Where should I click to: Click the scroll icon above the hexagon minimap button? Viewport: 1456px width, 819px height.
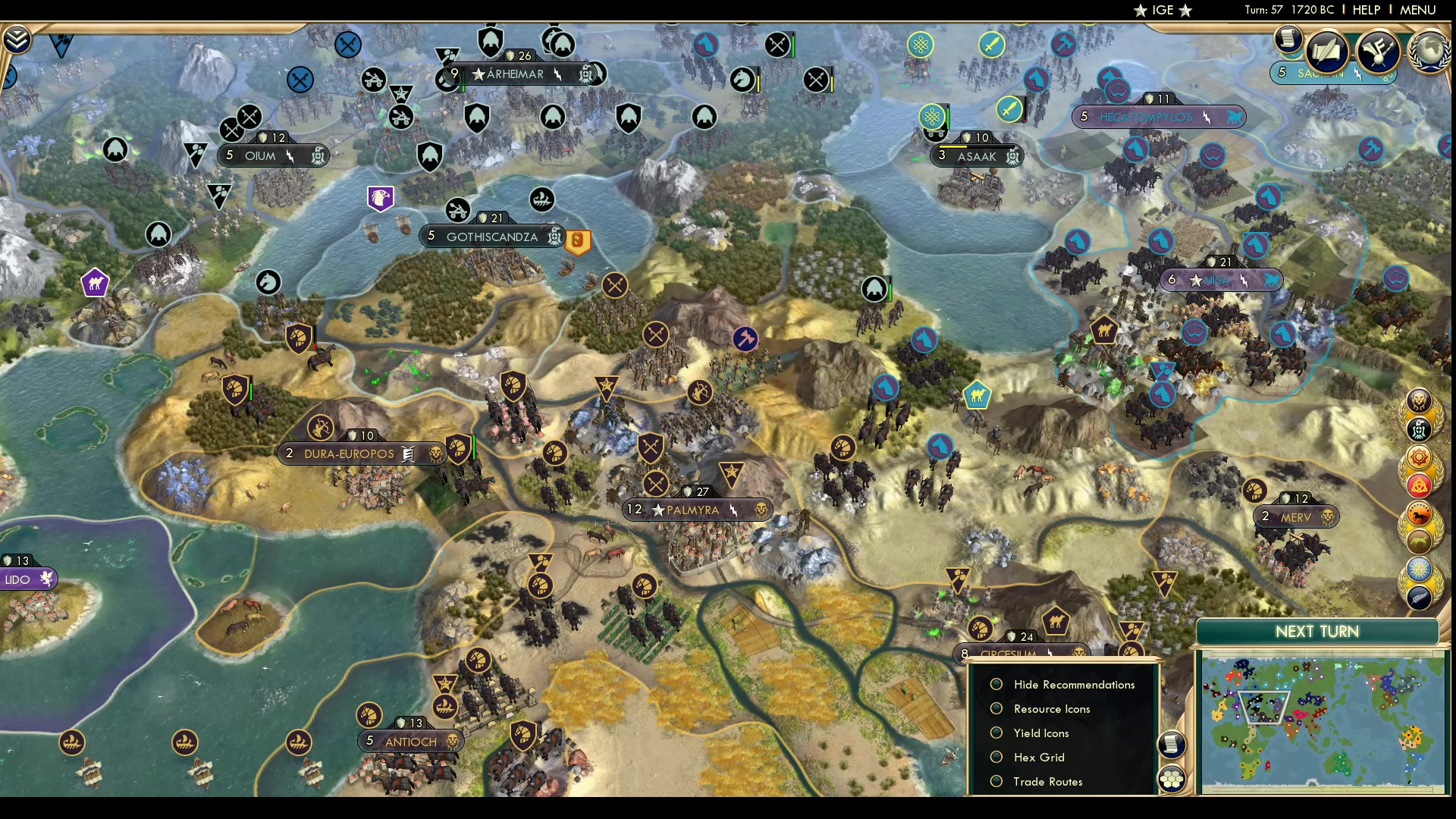coord(1172,745)
